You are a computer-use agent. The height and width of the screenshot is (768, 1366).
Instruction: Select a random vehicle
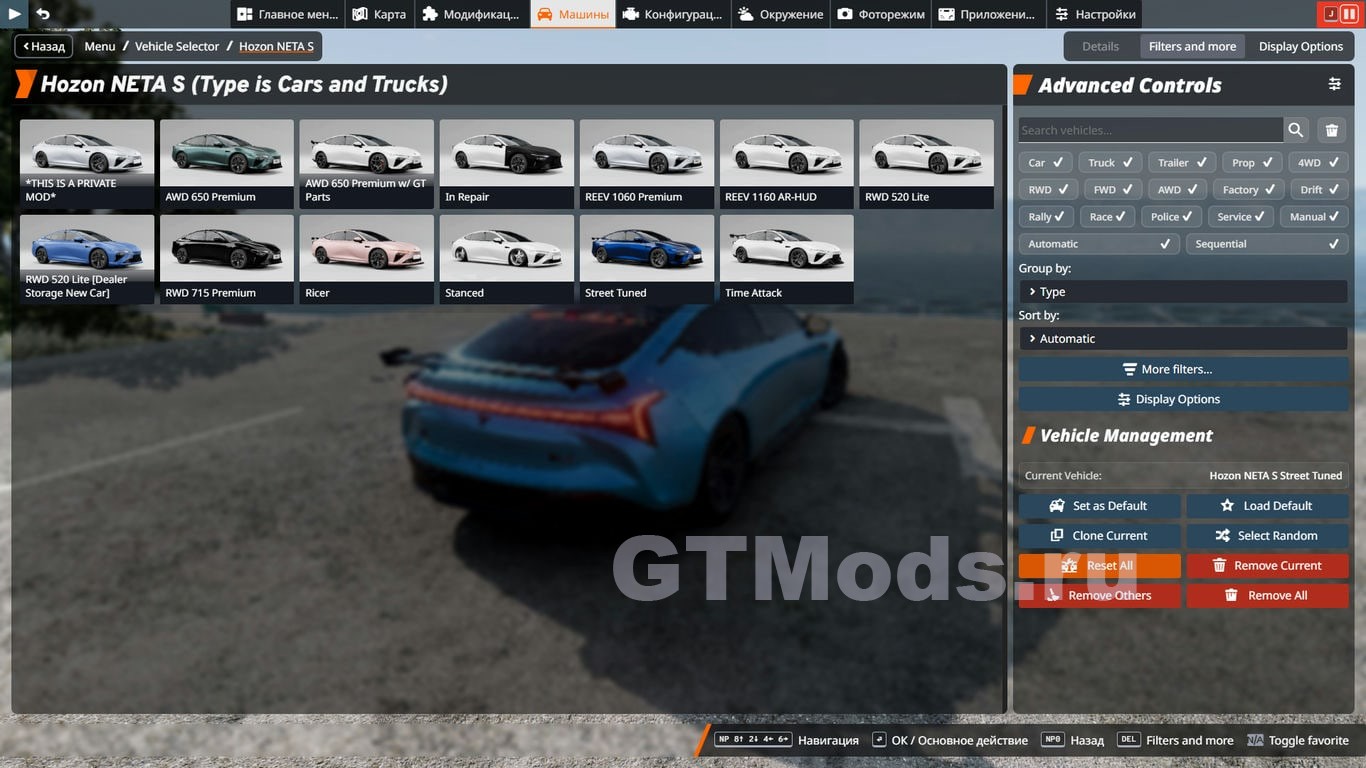tap(1267, 536)
